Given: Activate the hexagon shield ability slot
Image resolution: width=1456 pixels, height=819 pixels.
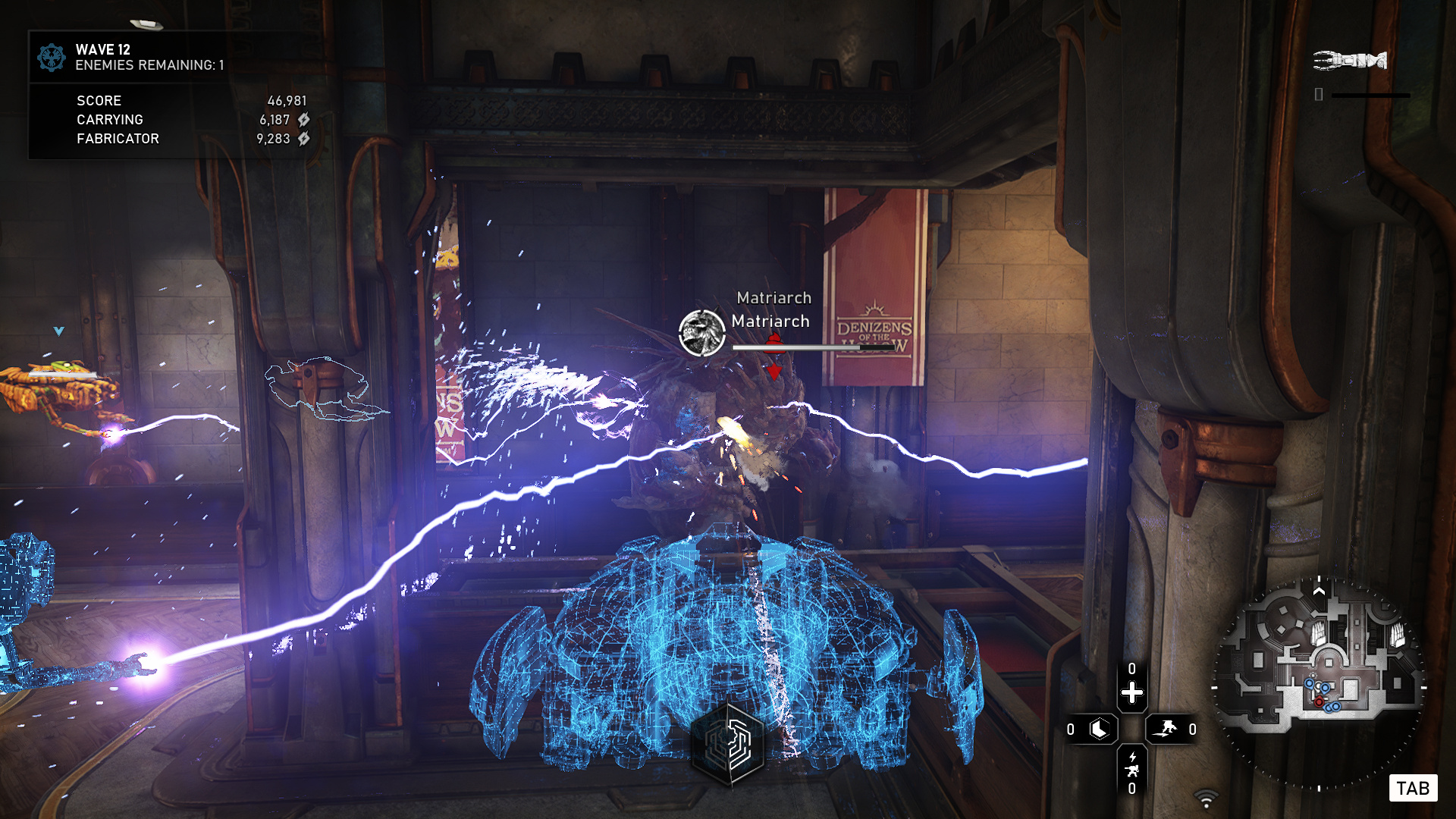Looking at the screenshot, I should pos(1099,730).
